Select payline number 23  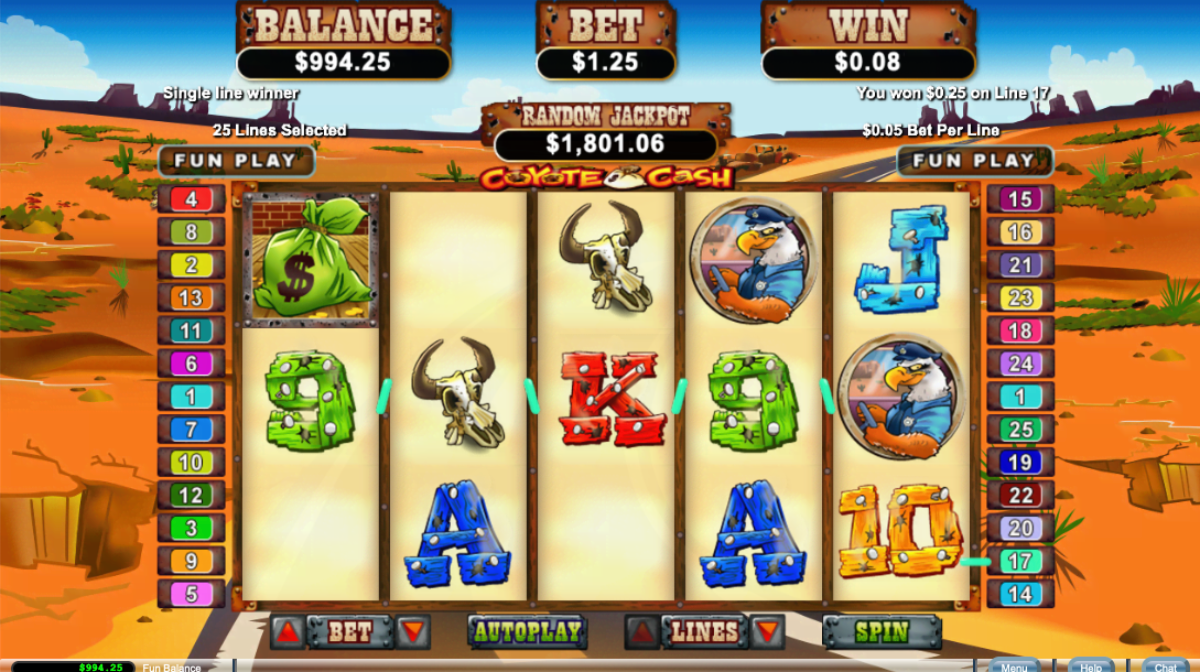(1020, 298)
